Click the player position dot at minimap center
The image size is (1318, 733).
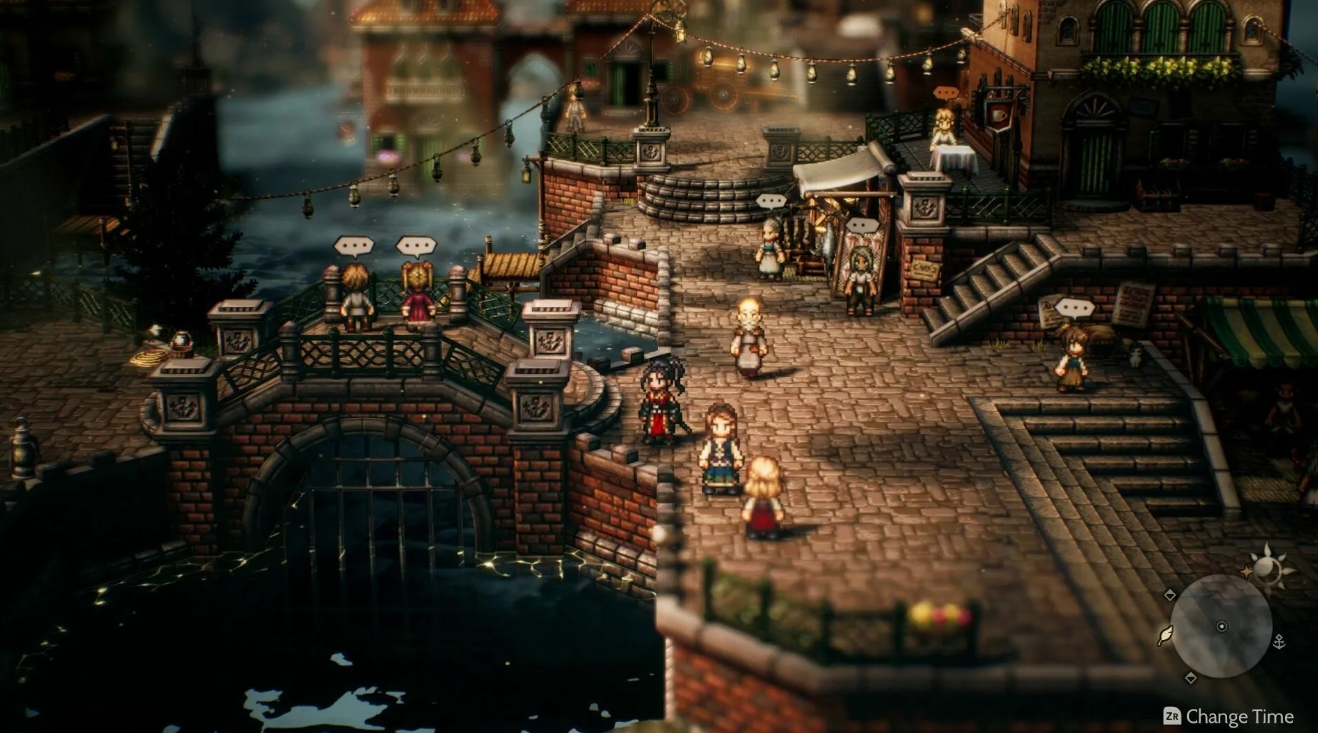pyautogui.click(x=1222, y=625)
